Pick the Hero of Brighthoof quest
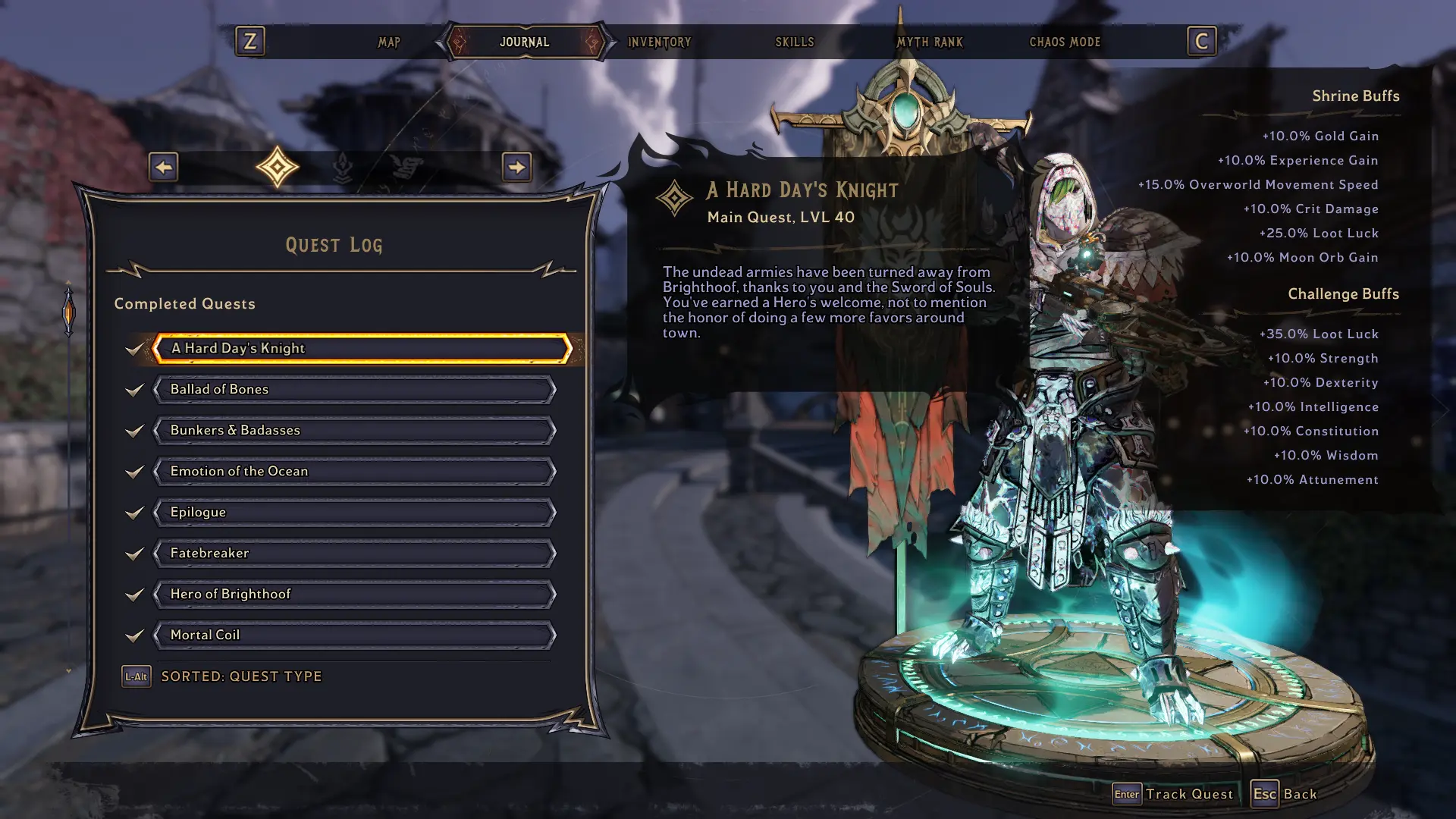 [x=355, y=594]
